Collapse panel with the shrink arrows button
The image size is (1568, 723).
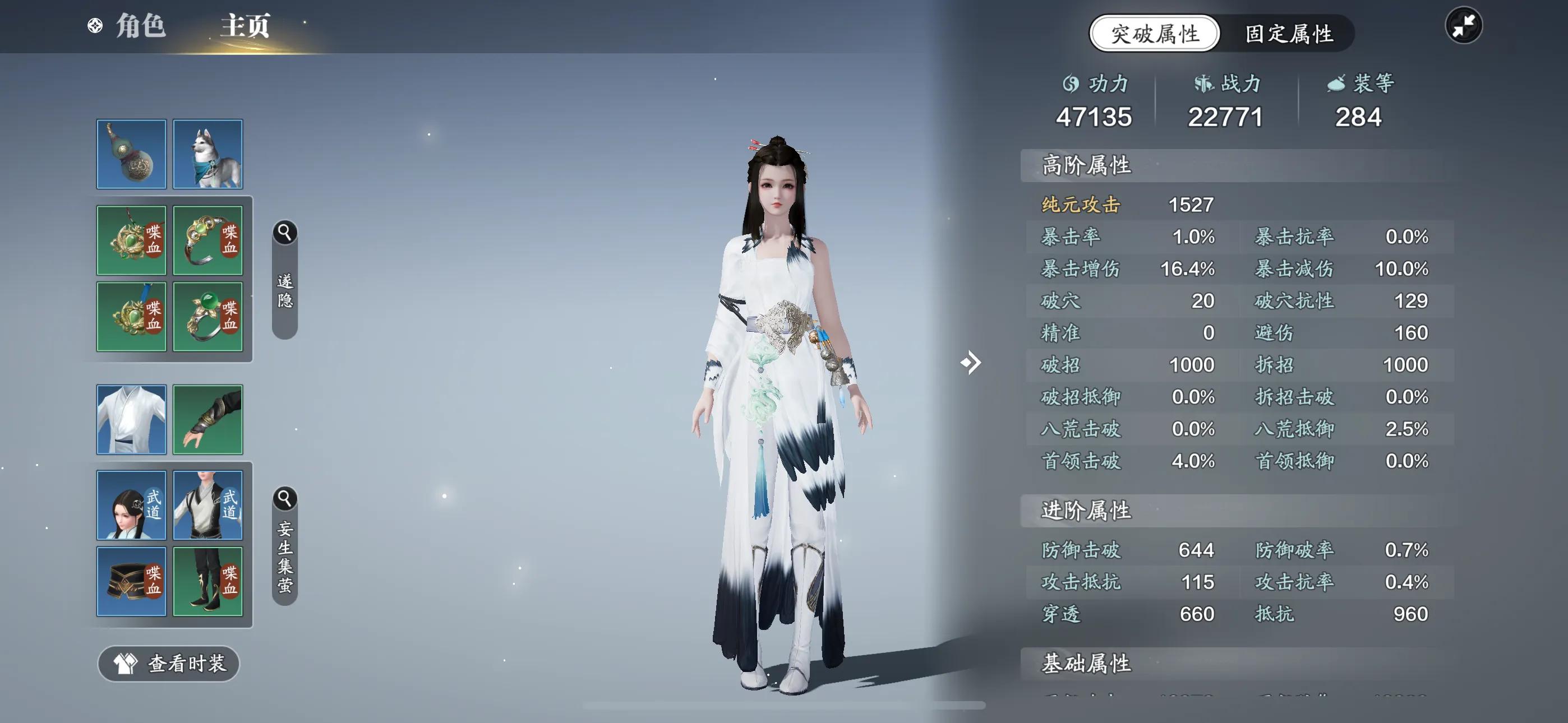tap(1463, 26)
